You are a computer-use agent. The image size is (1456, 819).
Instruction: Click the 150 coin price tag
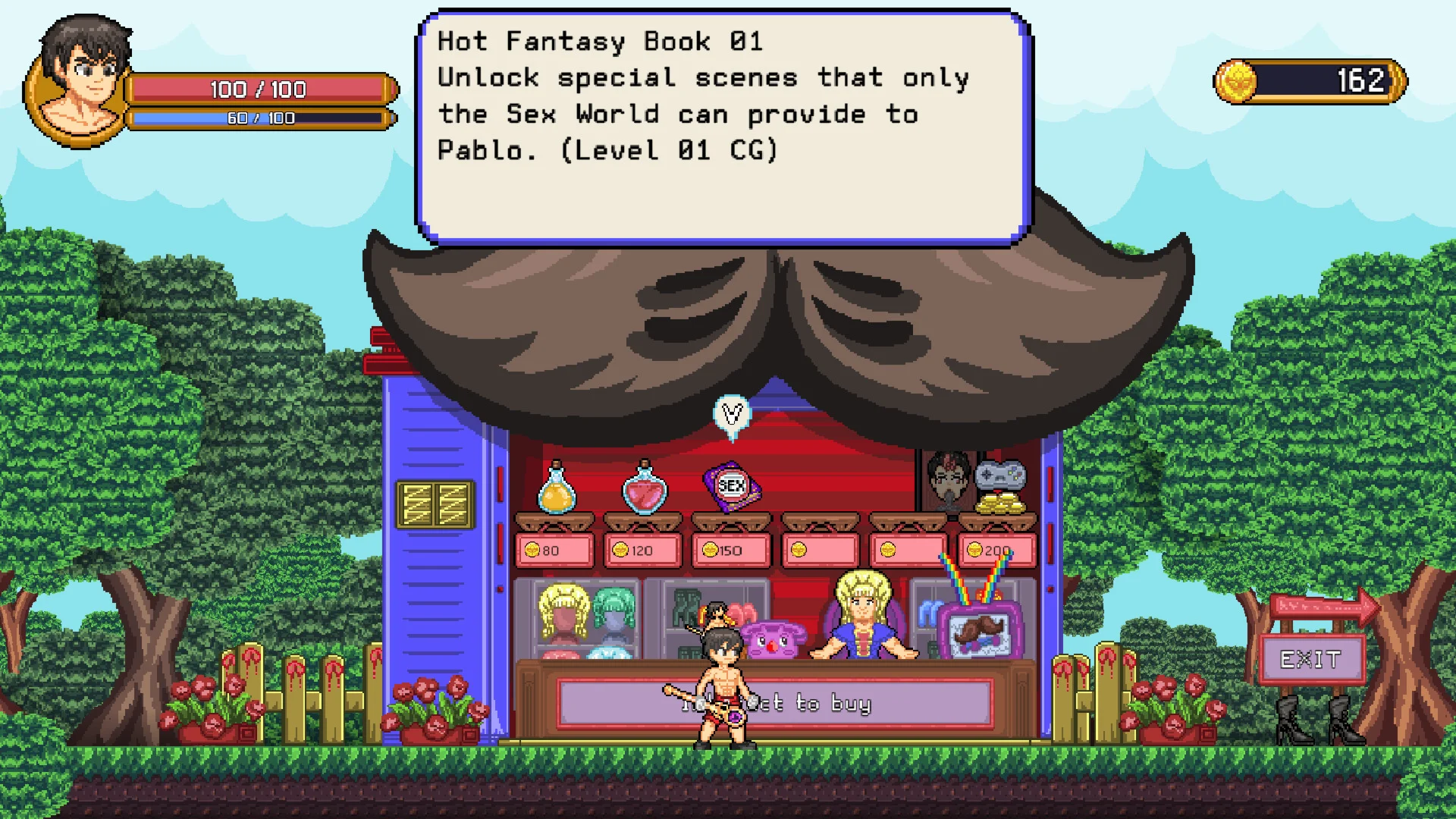point(732,551)
